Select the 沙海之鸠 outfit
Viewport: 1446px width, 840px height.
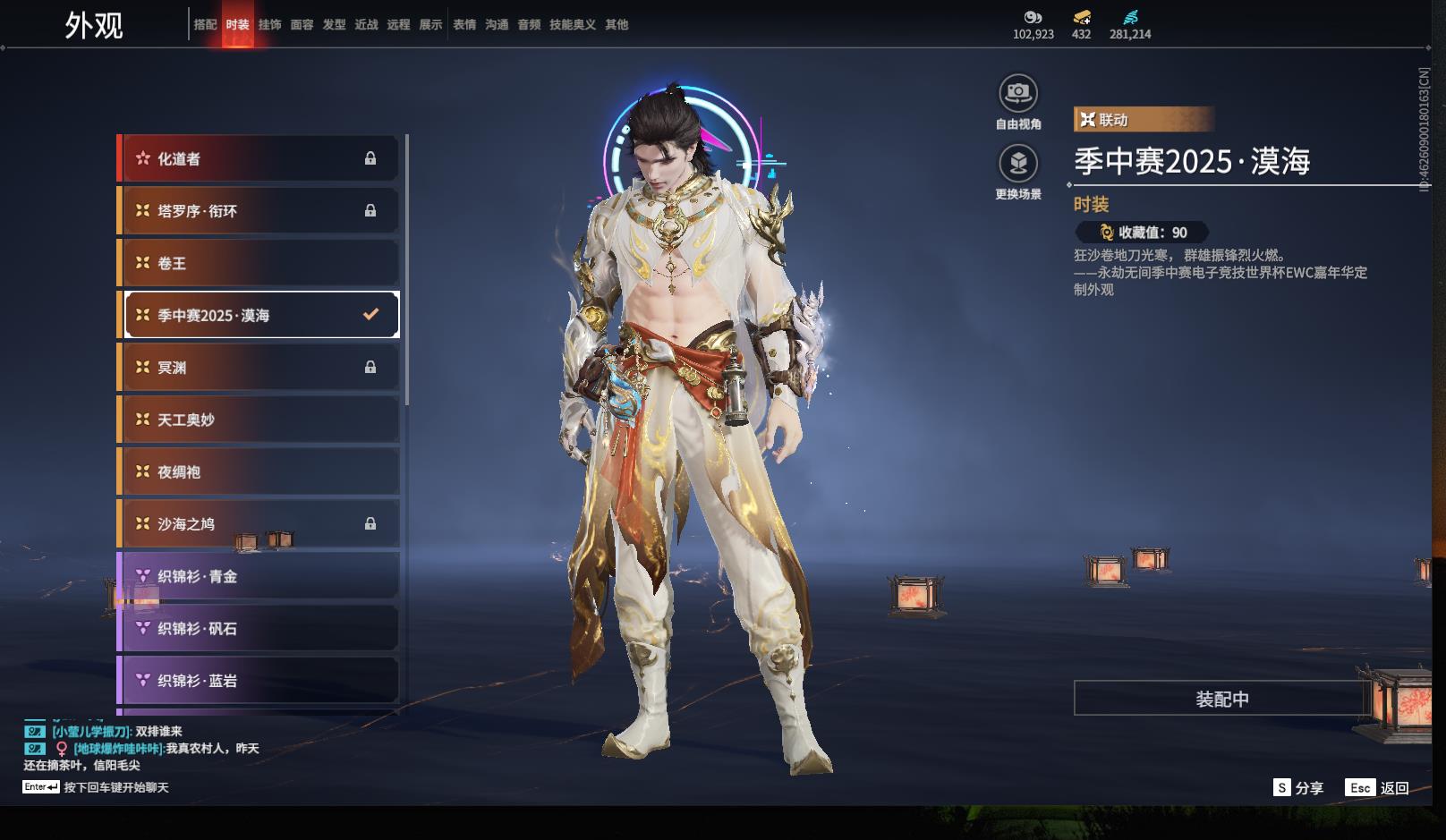(259, 524)
